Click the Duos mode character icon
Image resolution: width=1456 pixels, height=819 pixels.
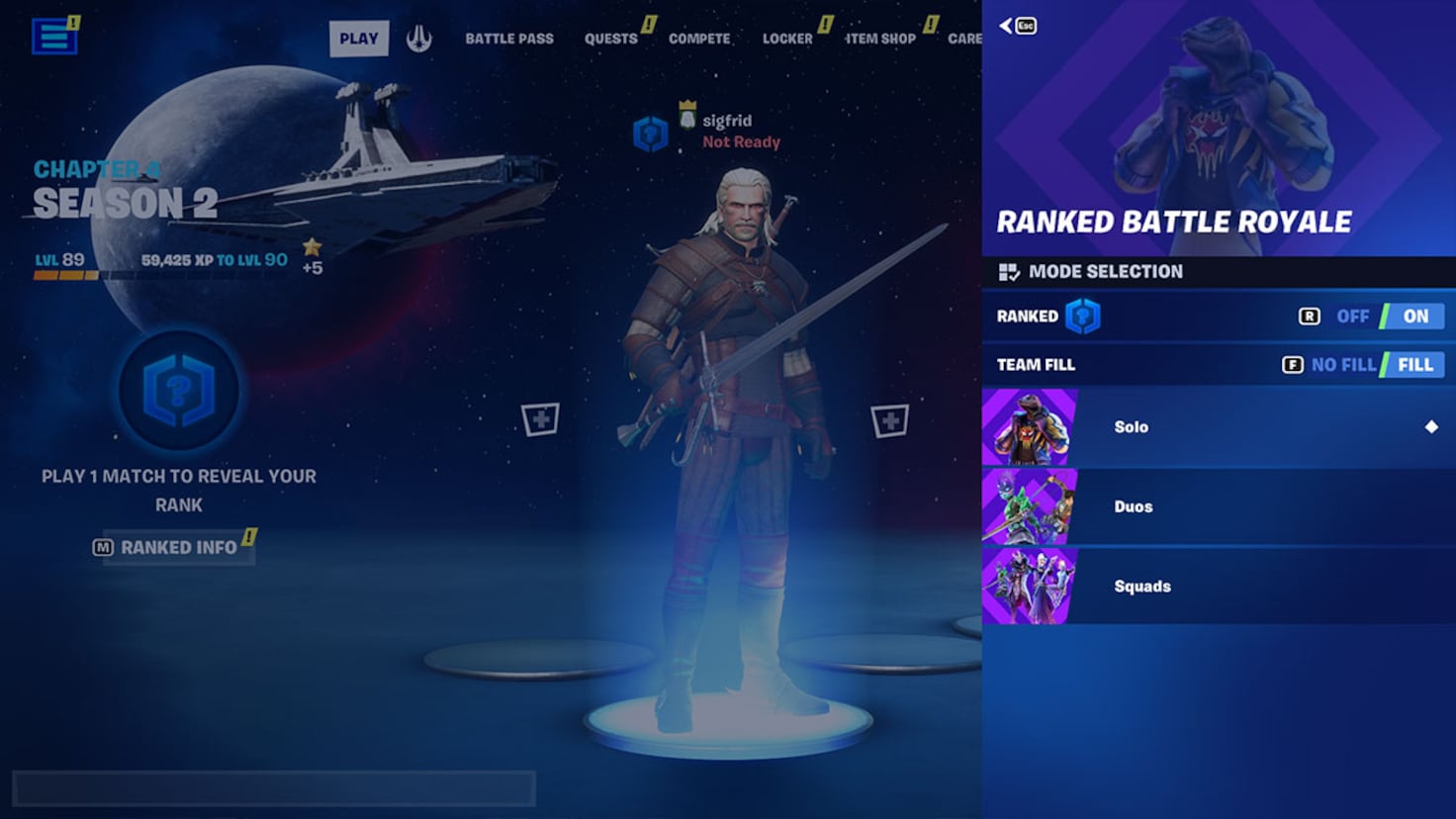coord(1029,505)
